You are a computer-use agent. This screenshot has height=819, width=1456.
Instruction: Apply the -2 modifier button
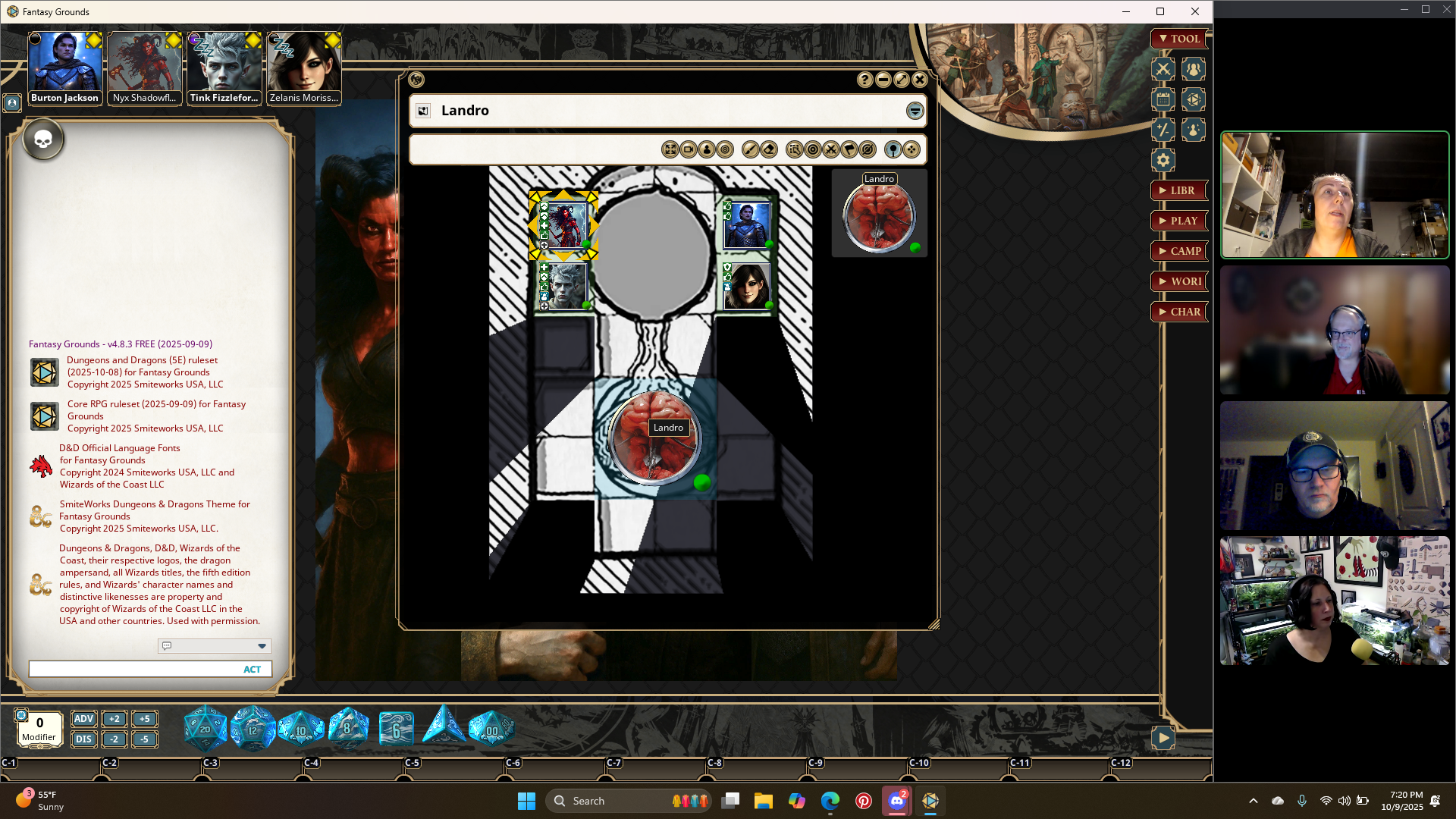(114, 739)
